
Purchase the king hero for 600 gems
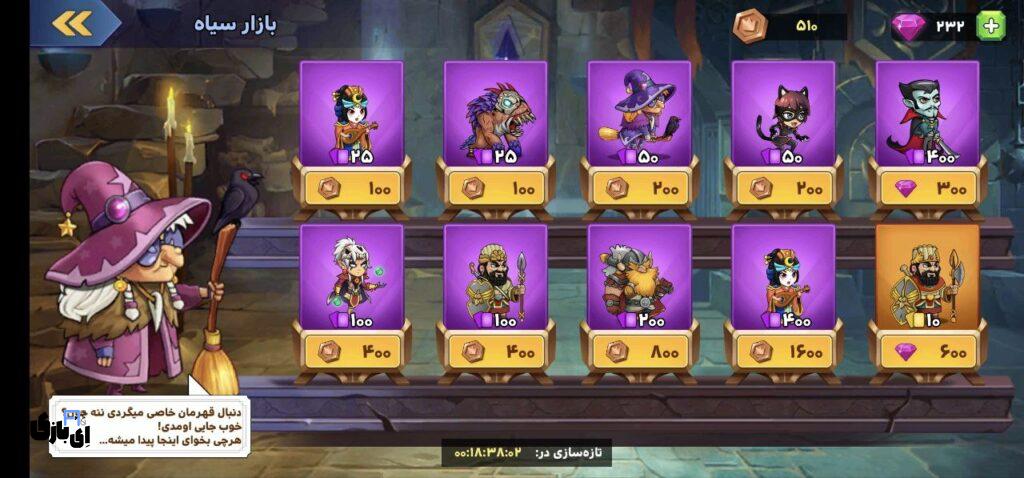tap(927, 351)
